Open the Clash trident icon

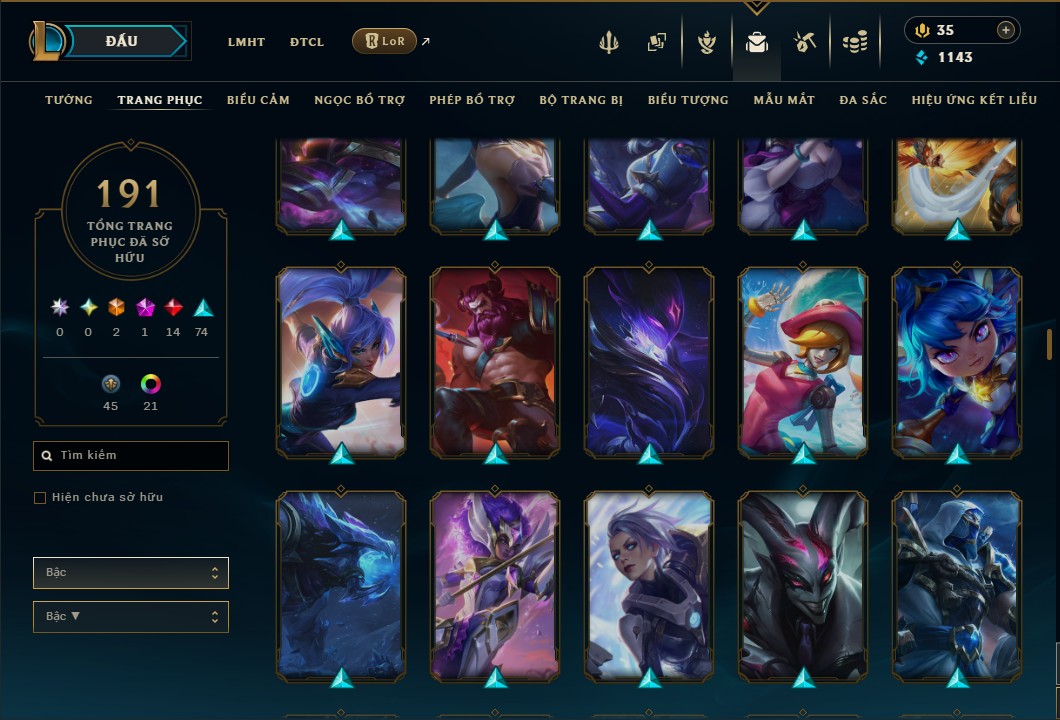tap(609, 42)
